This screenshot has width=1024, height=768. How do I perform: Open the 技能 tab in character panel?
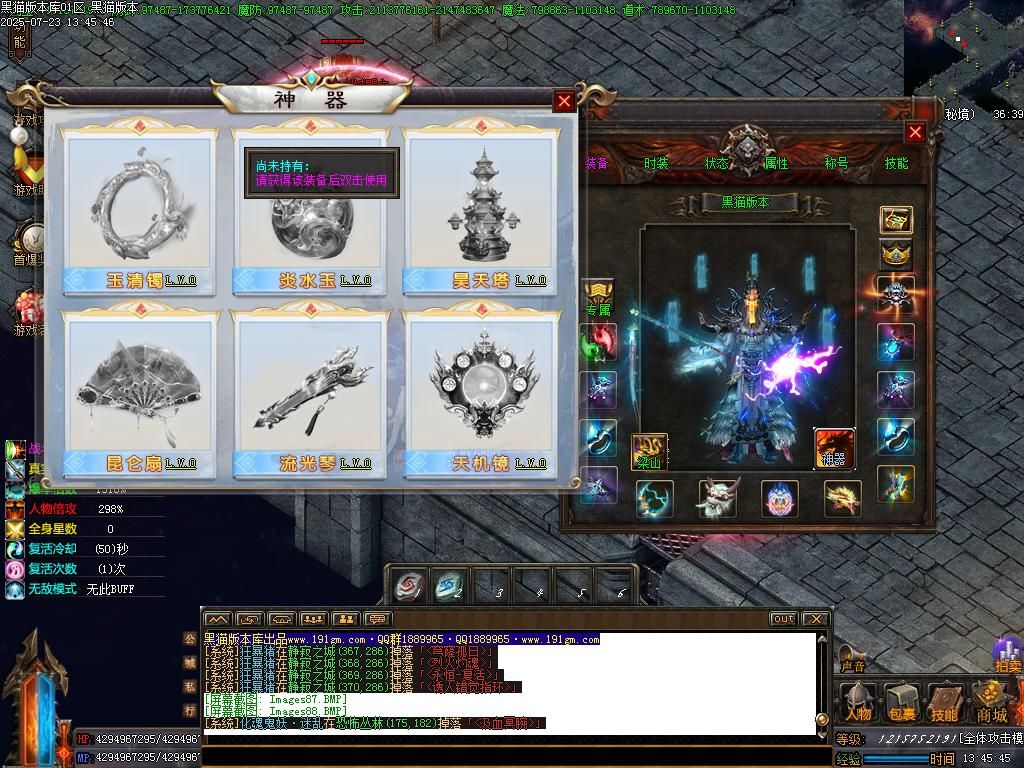(x=896, y=163)
